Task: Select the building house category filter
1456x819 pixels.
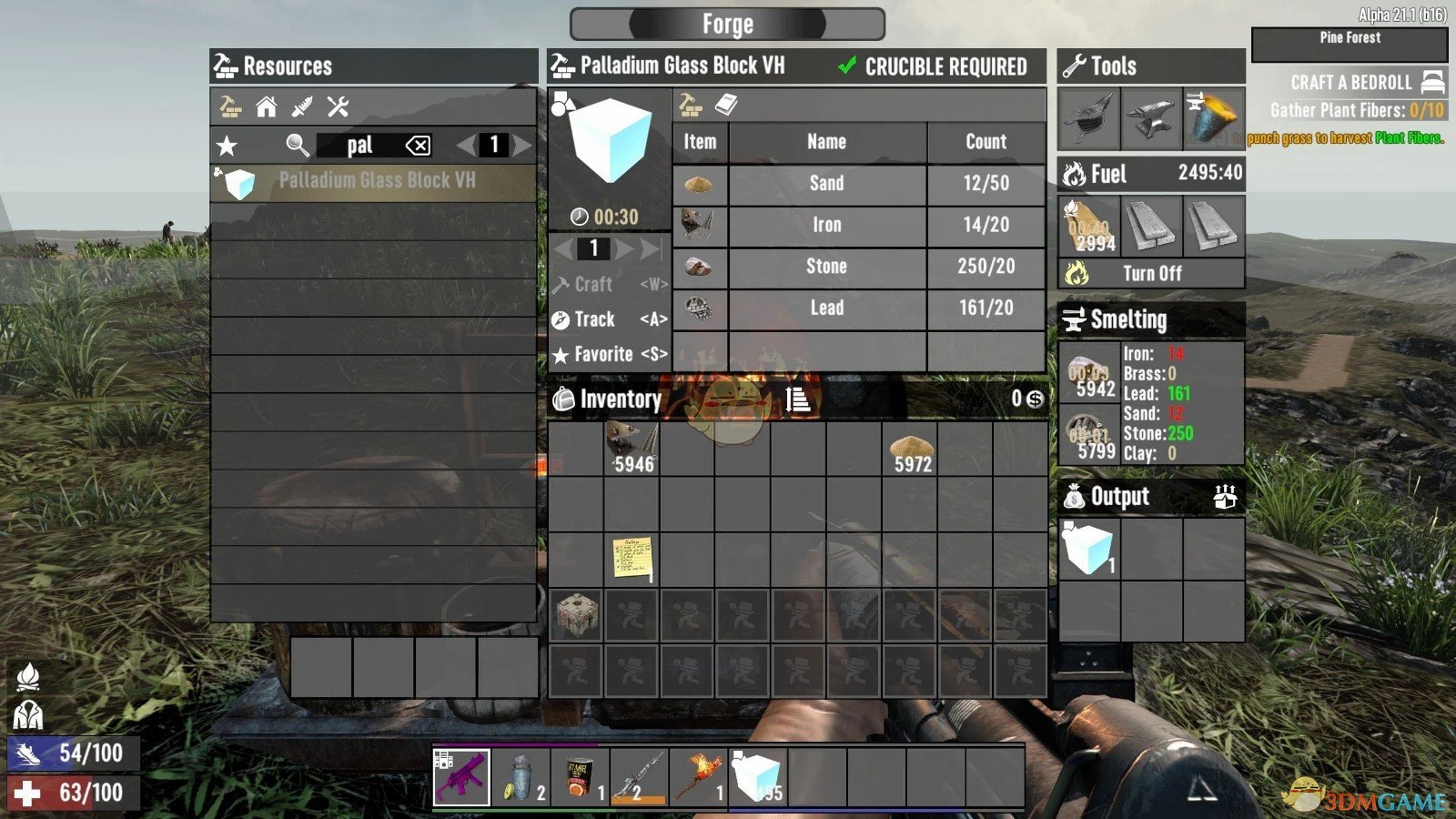Action: 265,107
